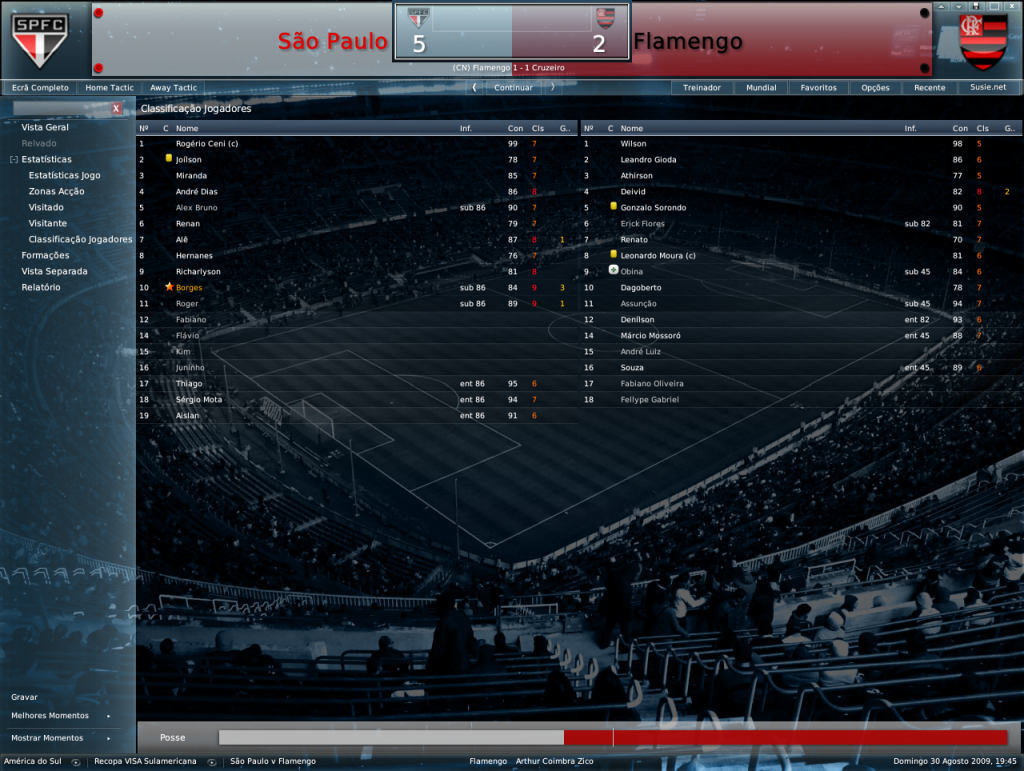
Task: Open the Zonas Acção view
Action: click(x=56, y=191)
